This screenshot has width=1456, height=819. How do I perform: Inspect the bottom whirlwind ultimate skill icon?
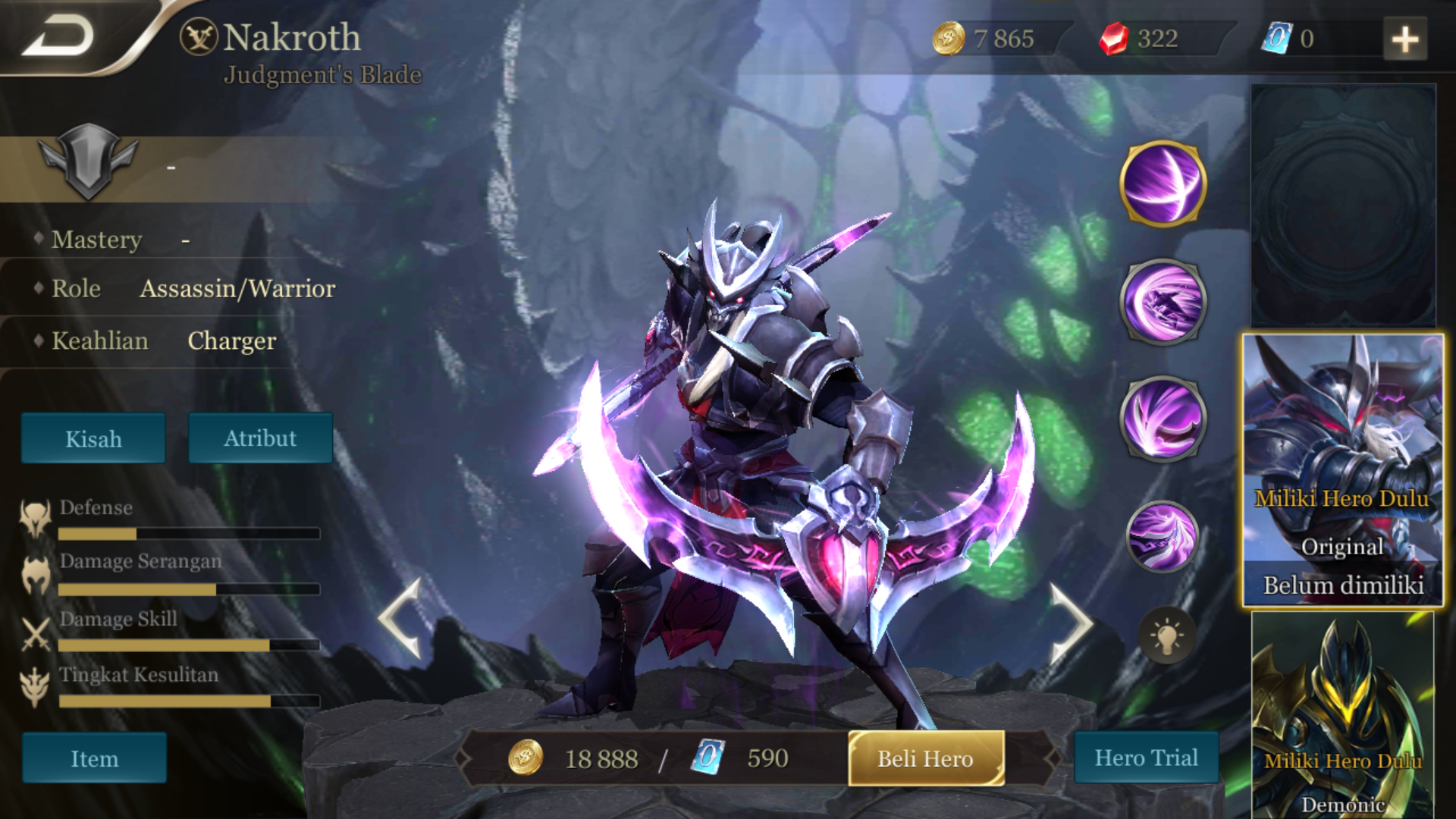[1163, 536]
